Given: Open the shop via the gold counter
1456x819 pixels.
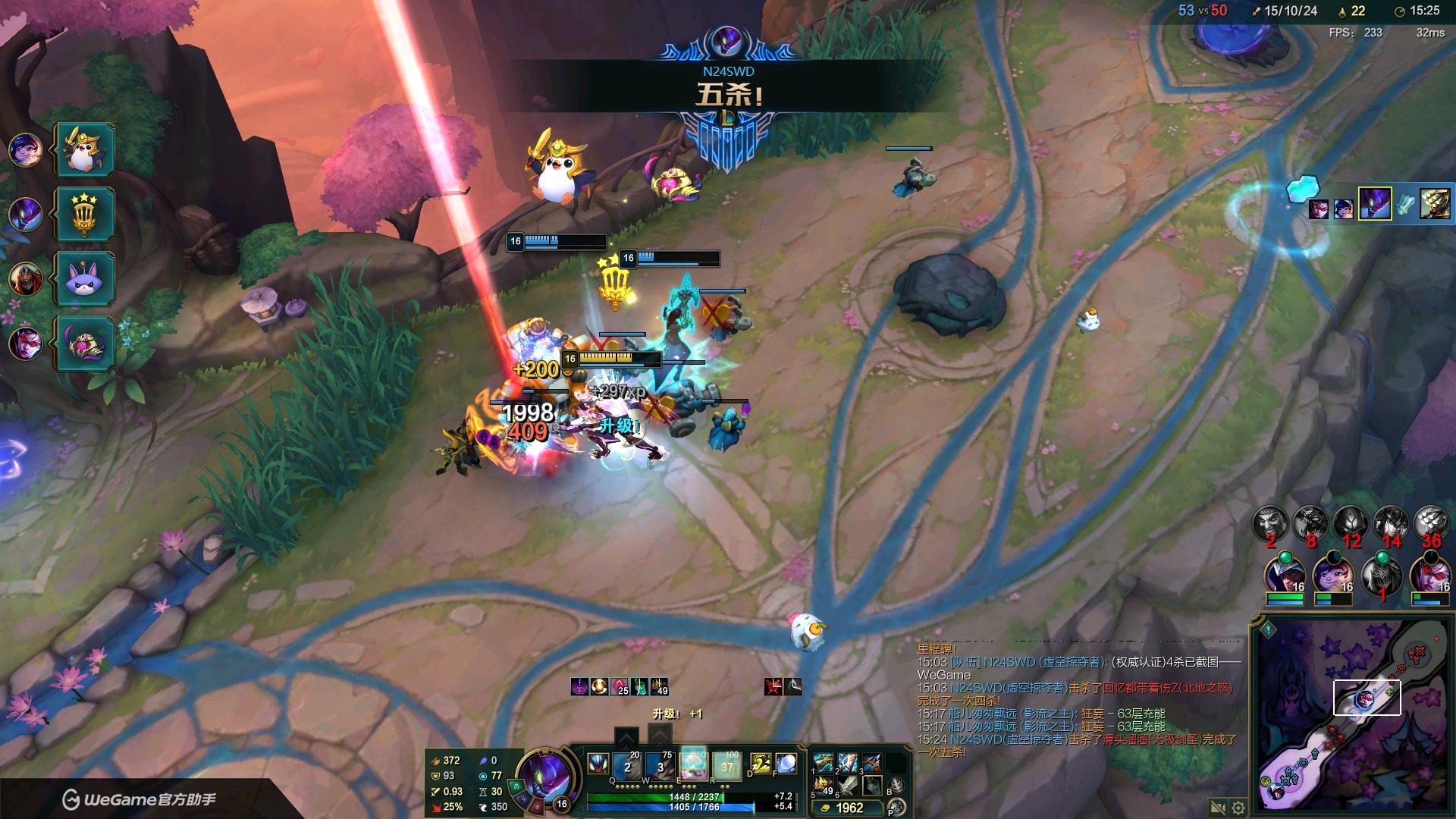Looking at the screenshot, I should pyautogui.click(x=849, y=808).
